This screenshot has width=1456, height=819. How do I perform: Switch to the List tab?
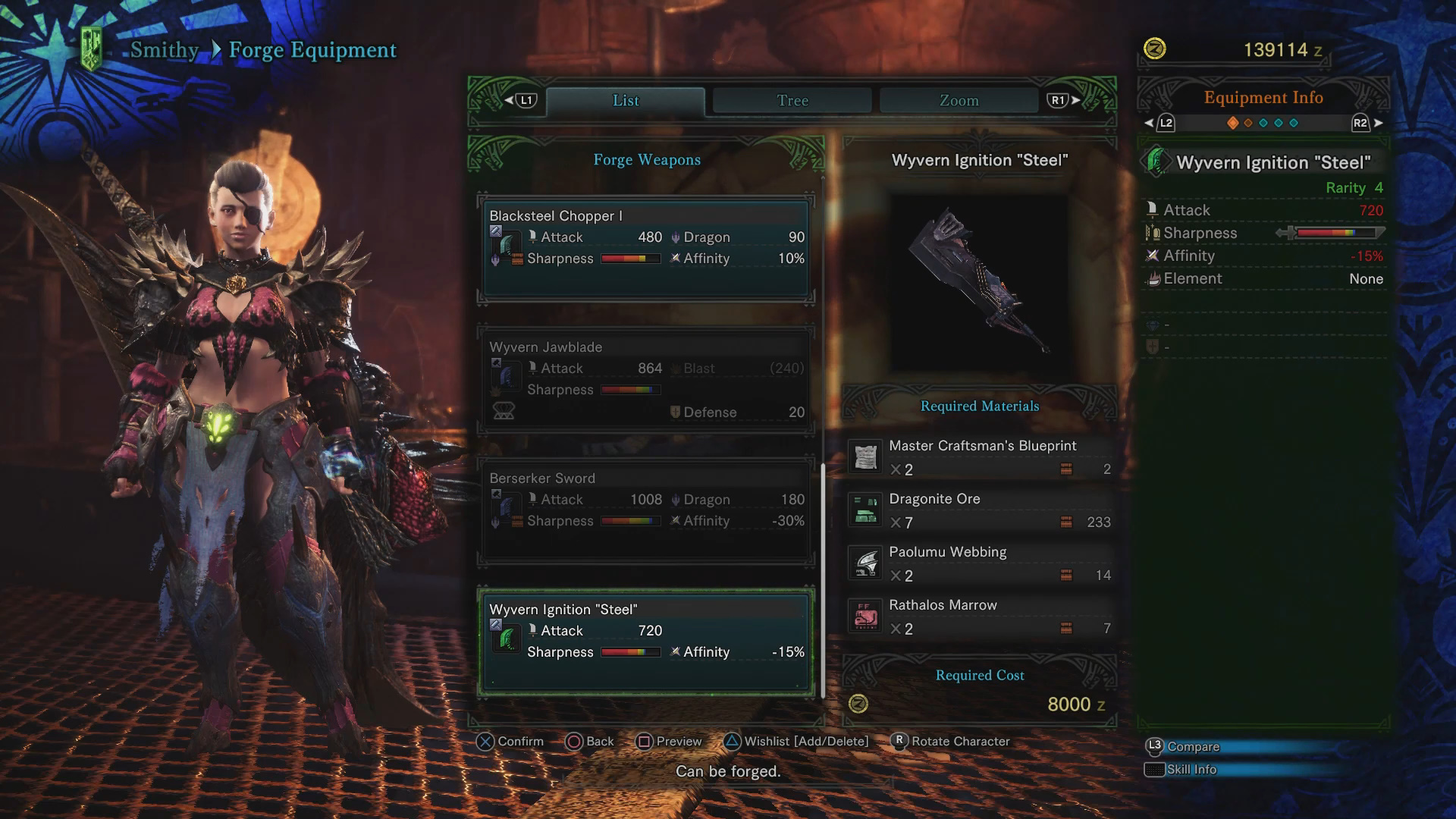click(626, 101)
